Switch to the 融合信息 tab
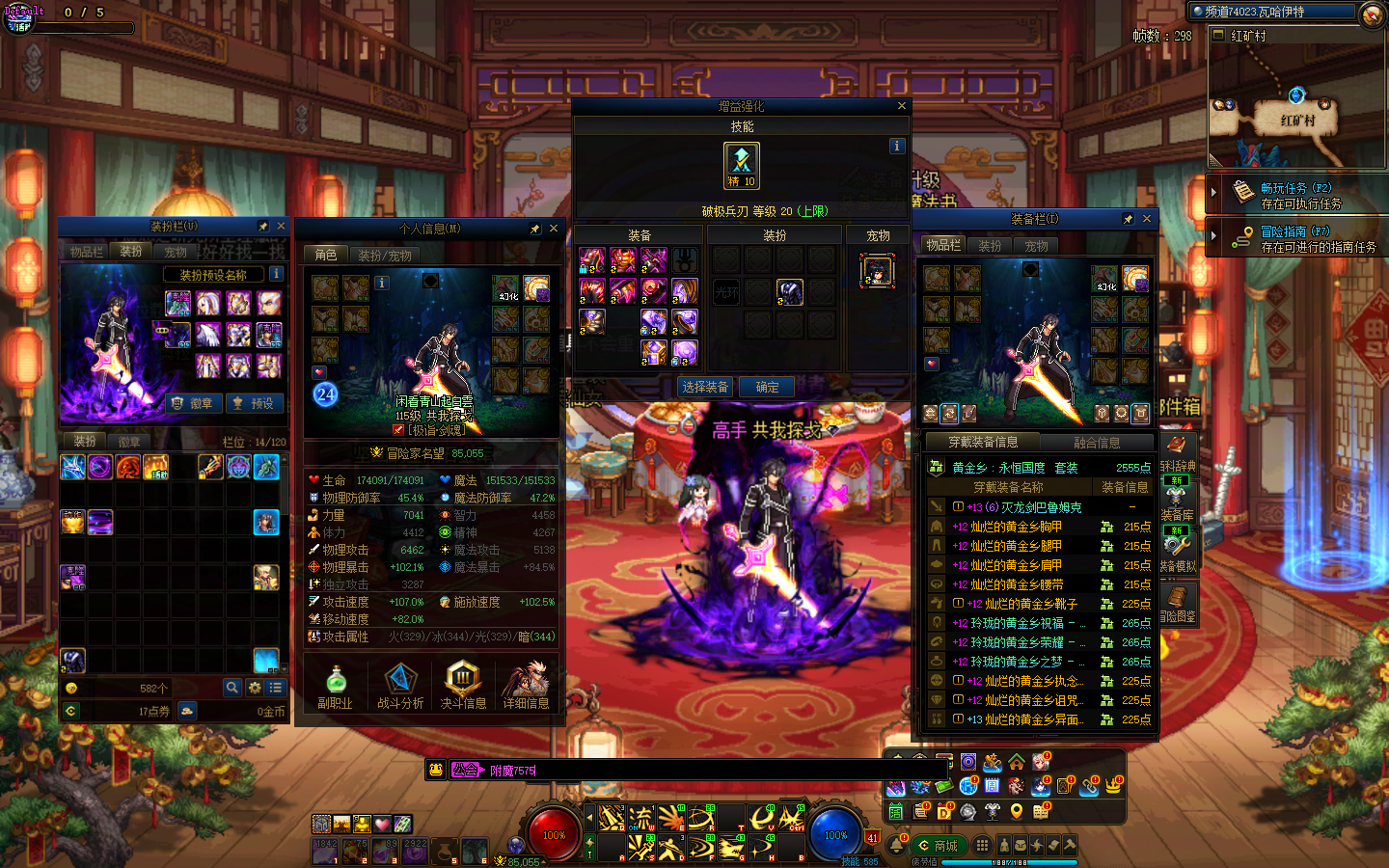This screenshot has width=1389, height=868. click(x=1097, y=443)
